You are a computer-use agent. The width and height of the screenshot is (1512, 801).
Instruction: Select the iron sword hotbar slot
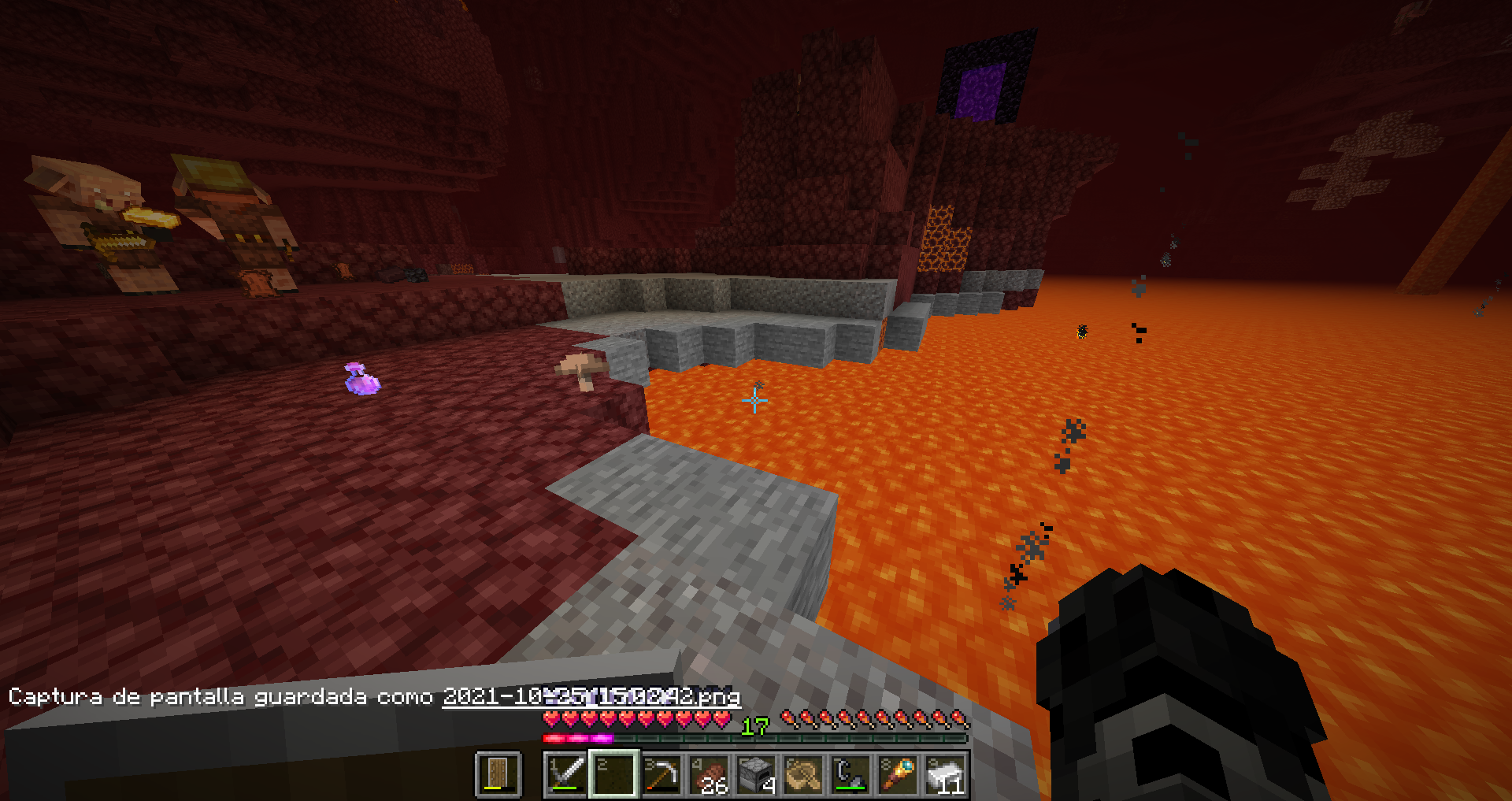point(566,774)
